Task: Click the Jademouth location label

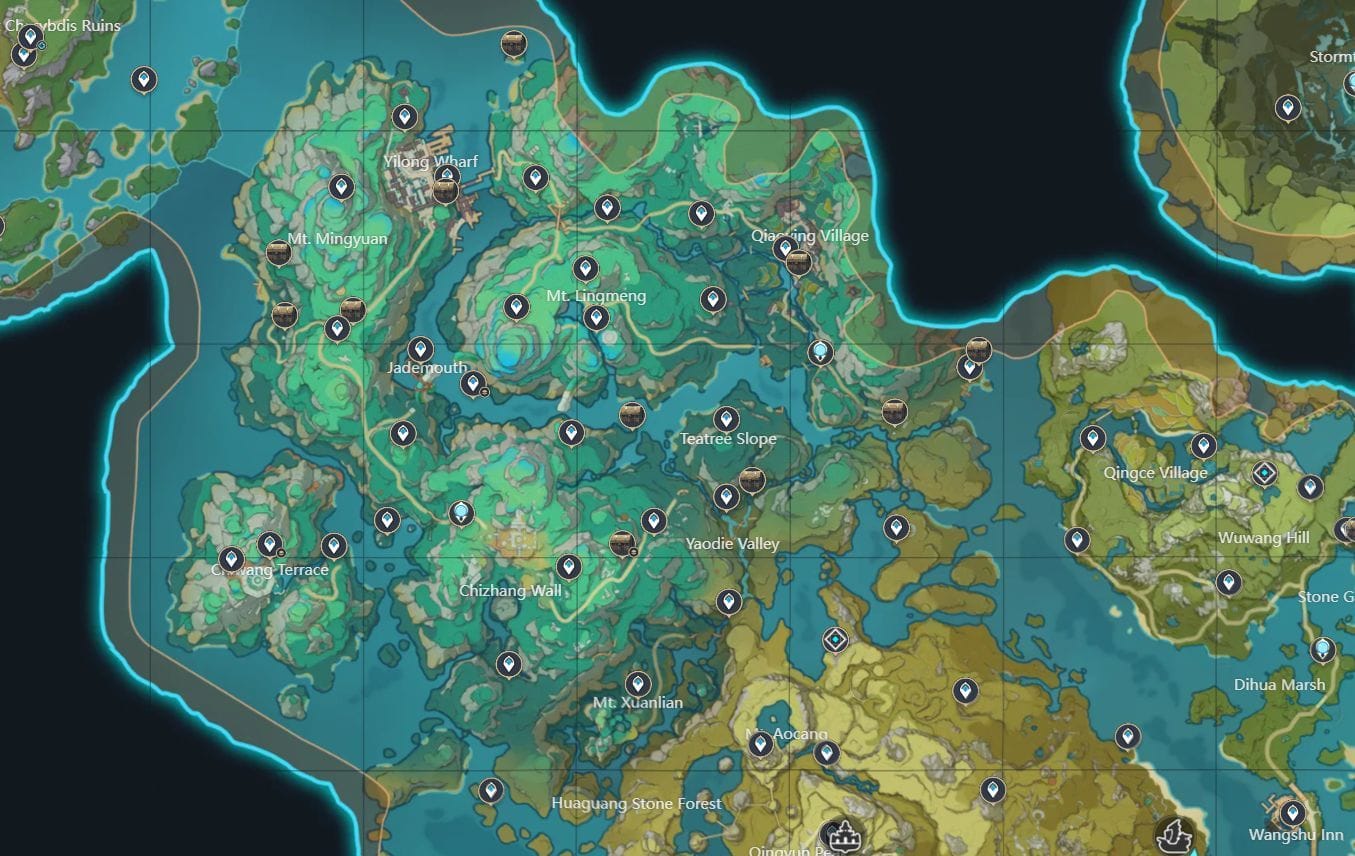Action: pos(427,367)
